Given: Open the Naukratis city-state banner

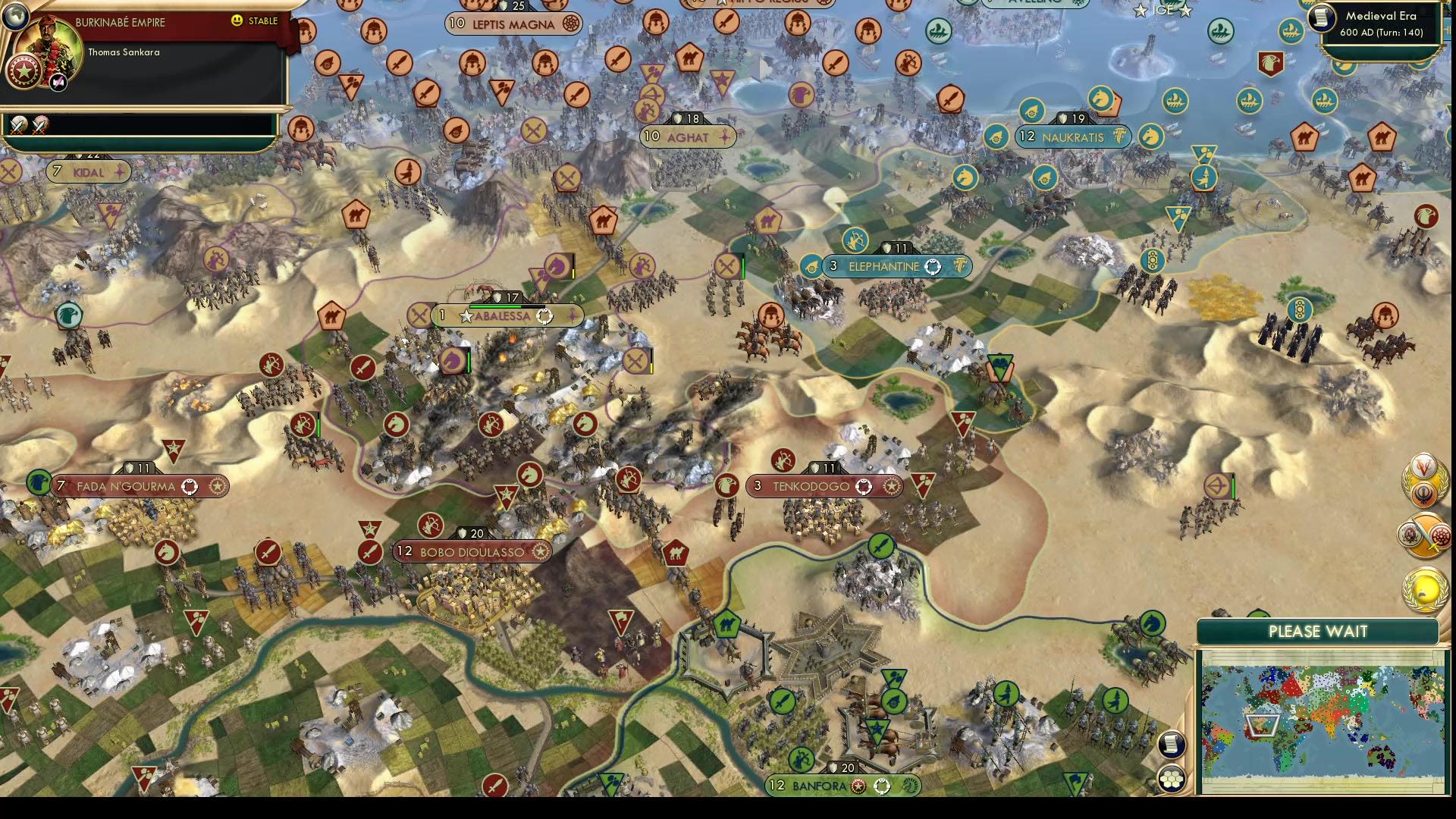Looking at the screenshot, I should [x=1072, y=137].
